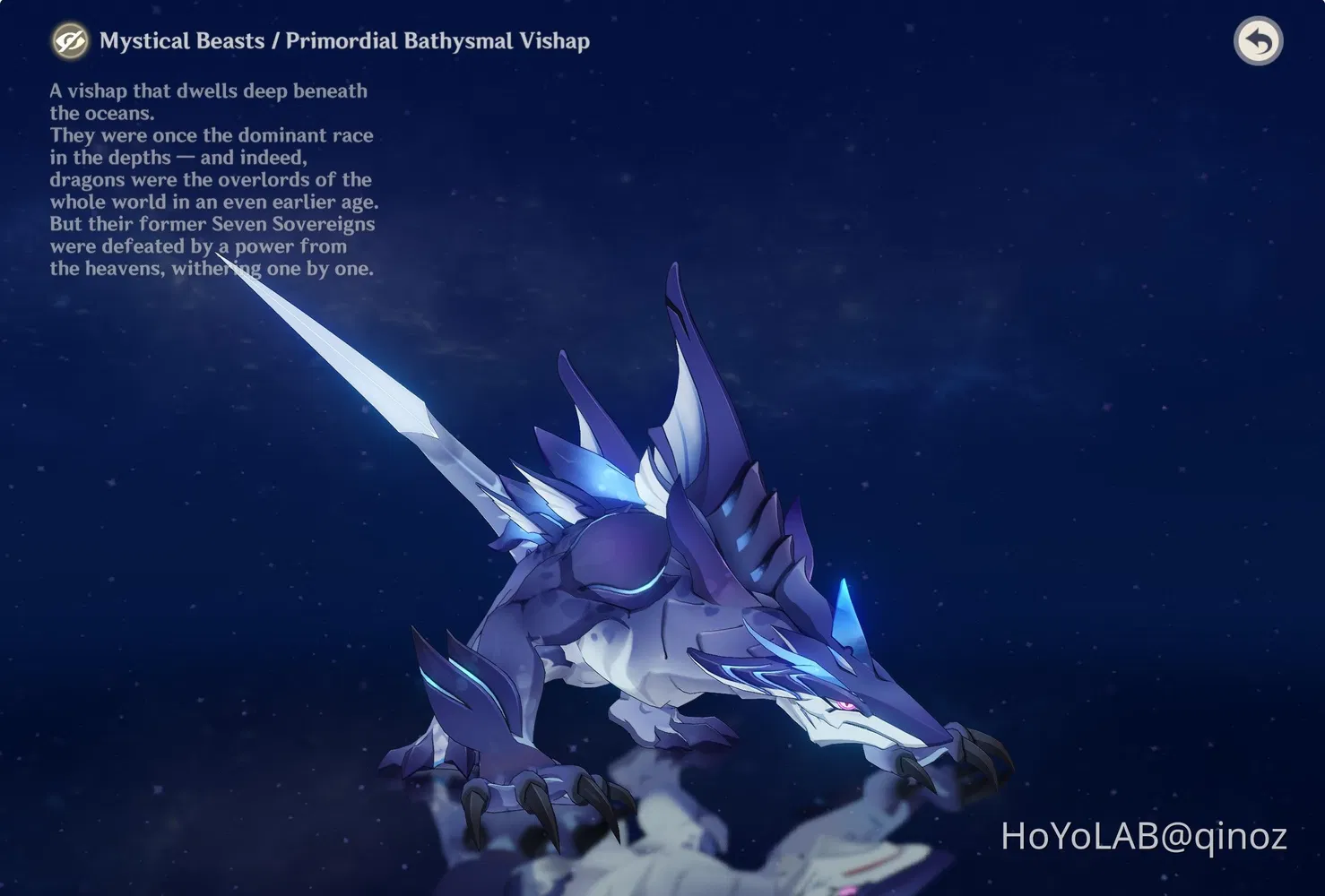This screenshot has width=1325, height=896.
Task: Open the Primordial Bathysmal Vishap title dropdown
Action: coord(441,41)
